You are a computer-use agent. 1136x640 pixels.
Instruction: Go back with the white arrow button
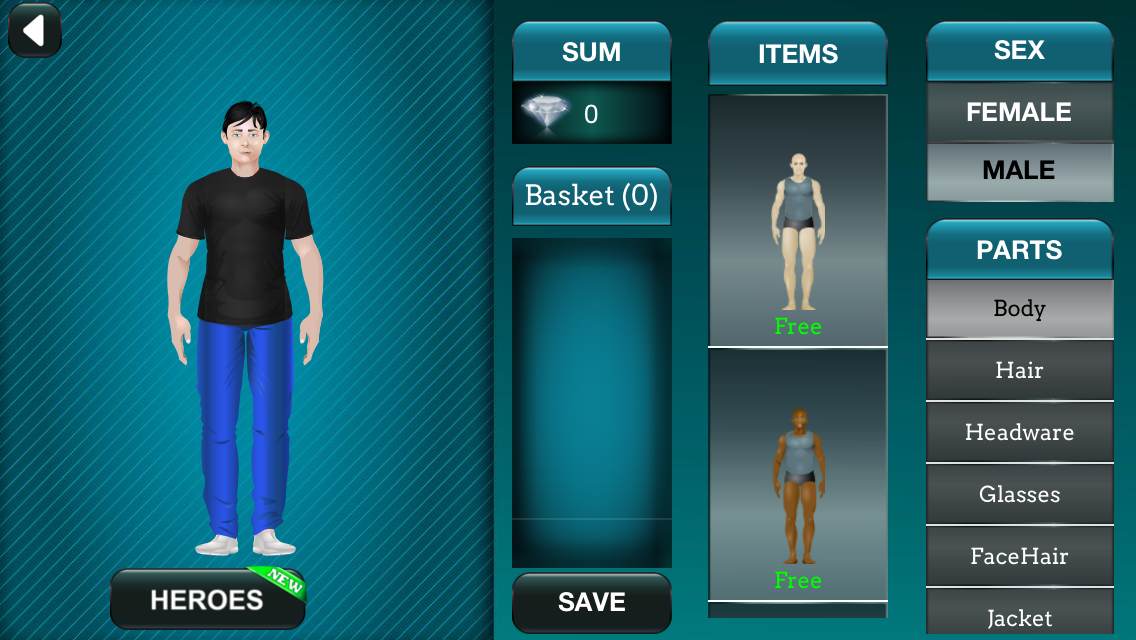pyautogui.click(x=35, y=31)
